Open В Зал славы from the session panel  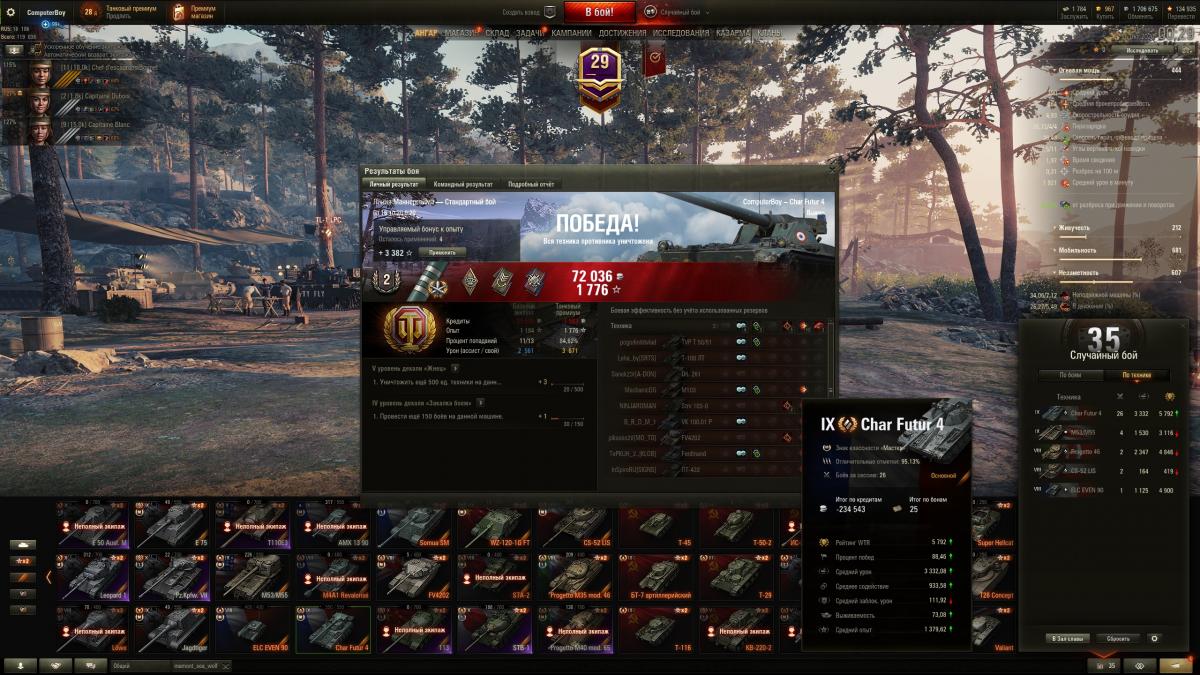coord(1066,638)
